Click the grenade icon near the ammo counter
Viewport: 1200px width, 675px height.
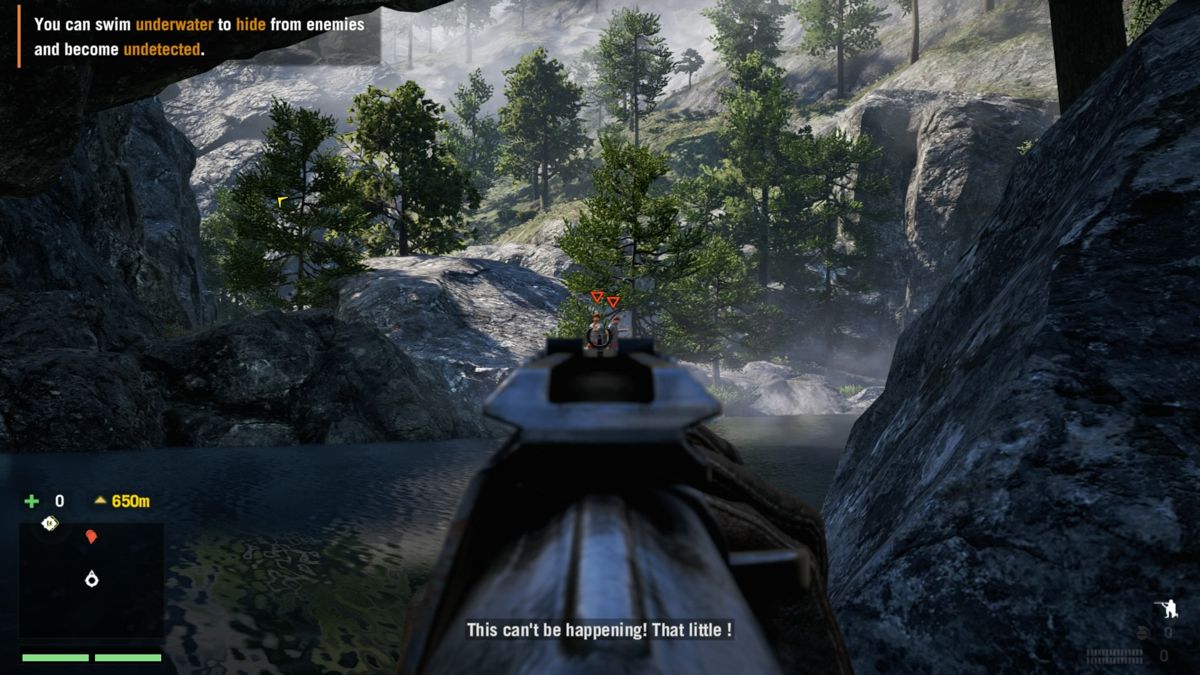[x=1142, y=632]
